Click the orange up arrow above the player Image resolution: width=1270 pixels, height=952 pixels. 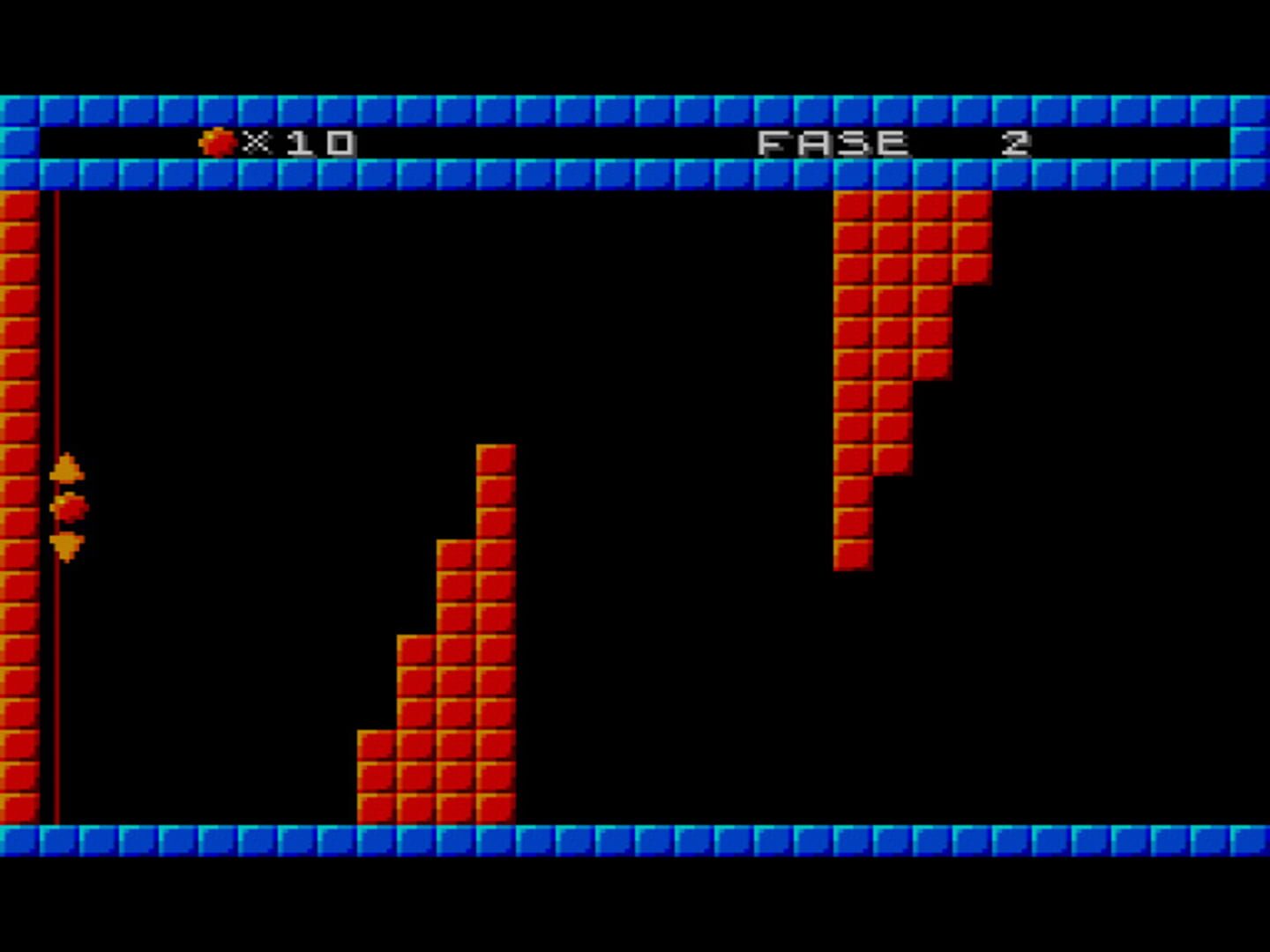[x=69, y=469]
